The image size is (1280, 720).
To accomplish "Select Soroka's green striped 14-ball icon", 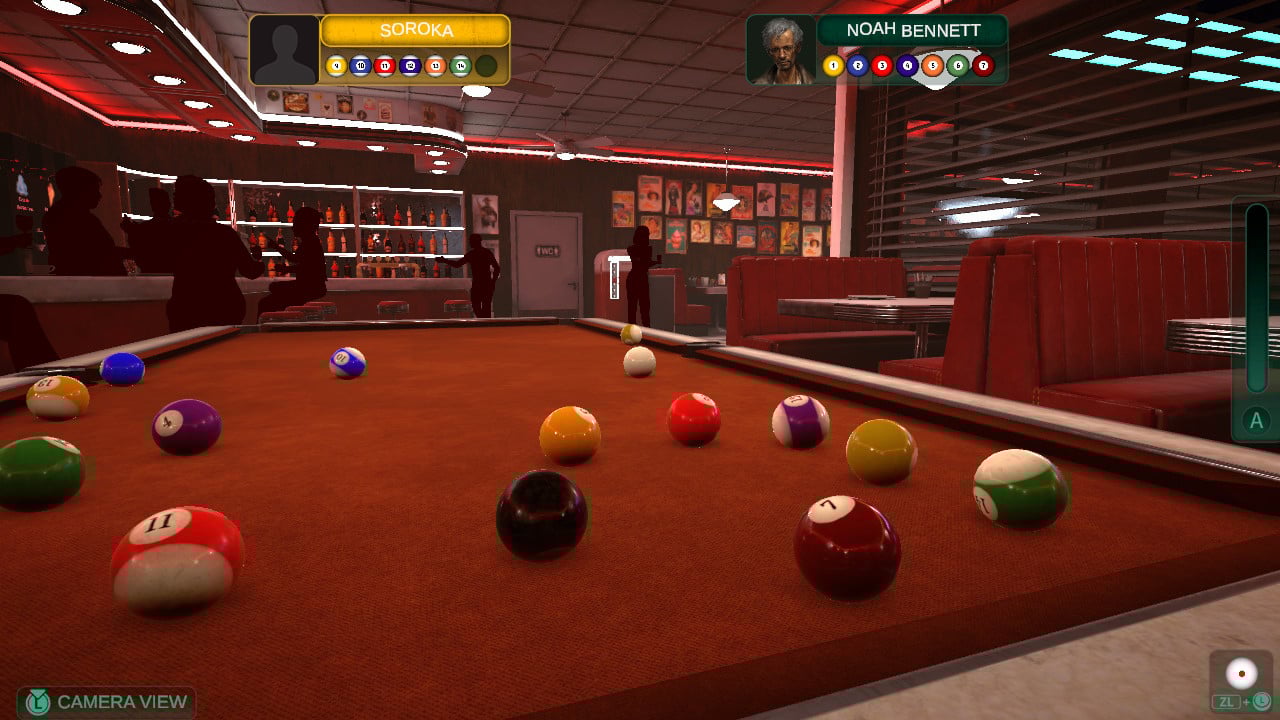I will pyautogui.click(x=460, y=67).
